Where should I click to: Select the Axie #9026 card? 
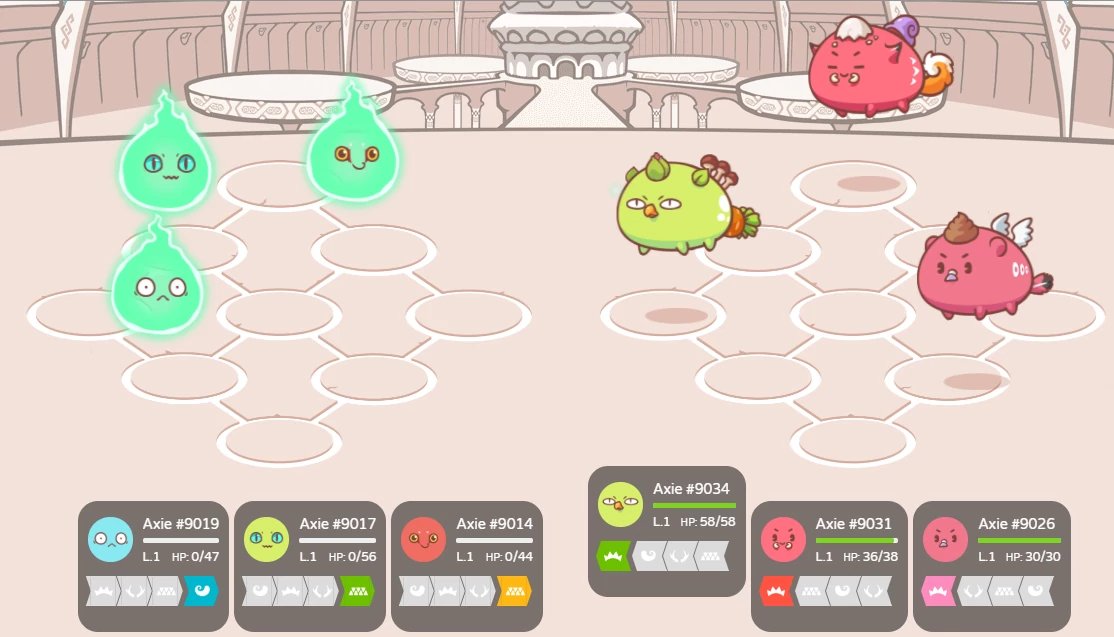[x=991, y=565]
